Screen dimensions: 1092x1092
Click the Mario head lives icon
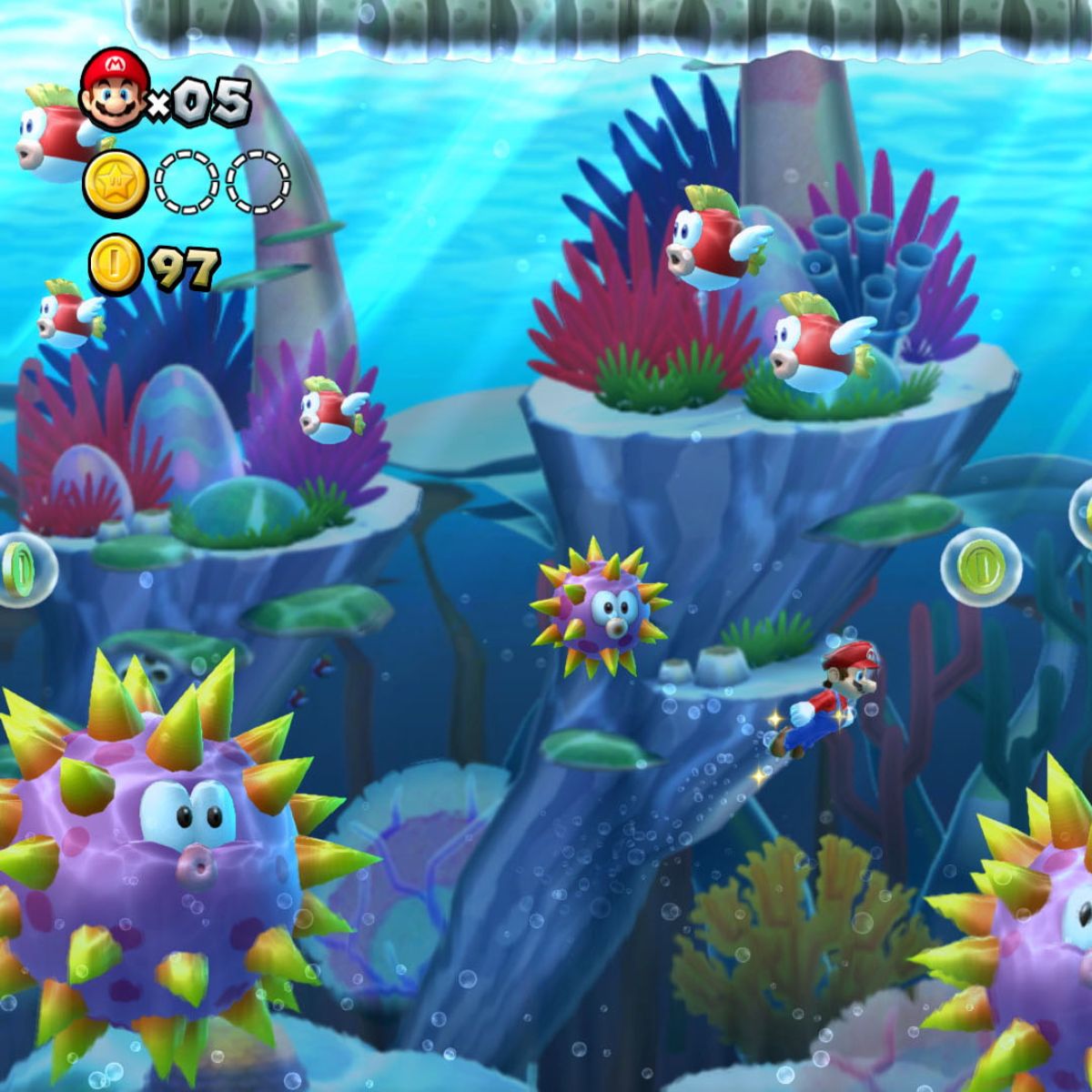[115, 88]
